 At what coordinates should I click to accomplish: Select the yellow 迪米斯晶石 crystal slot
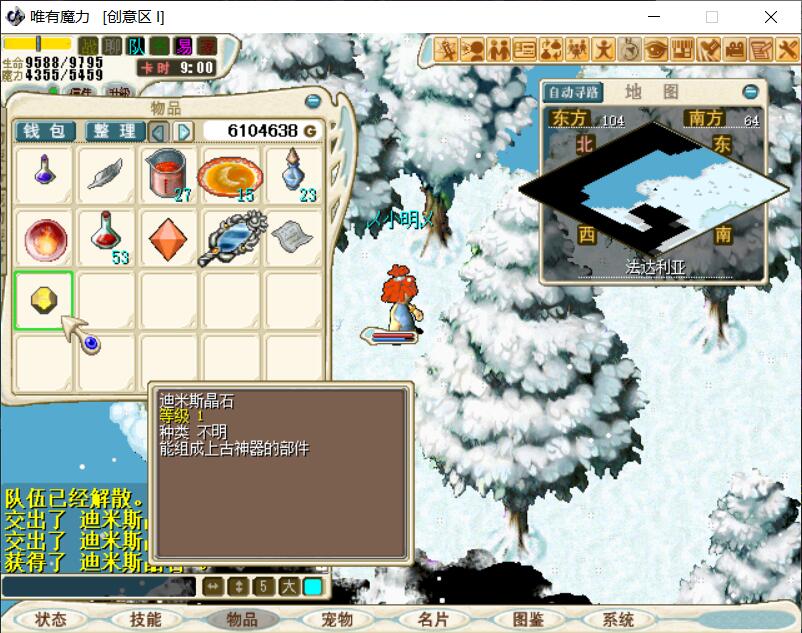(44, 299)
